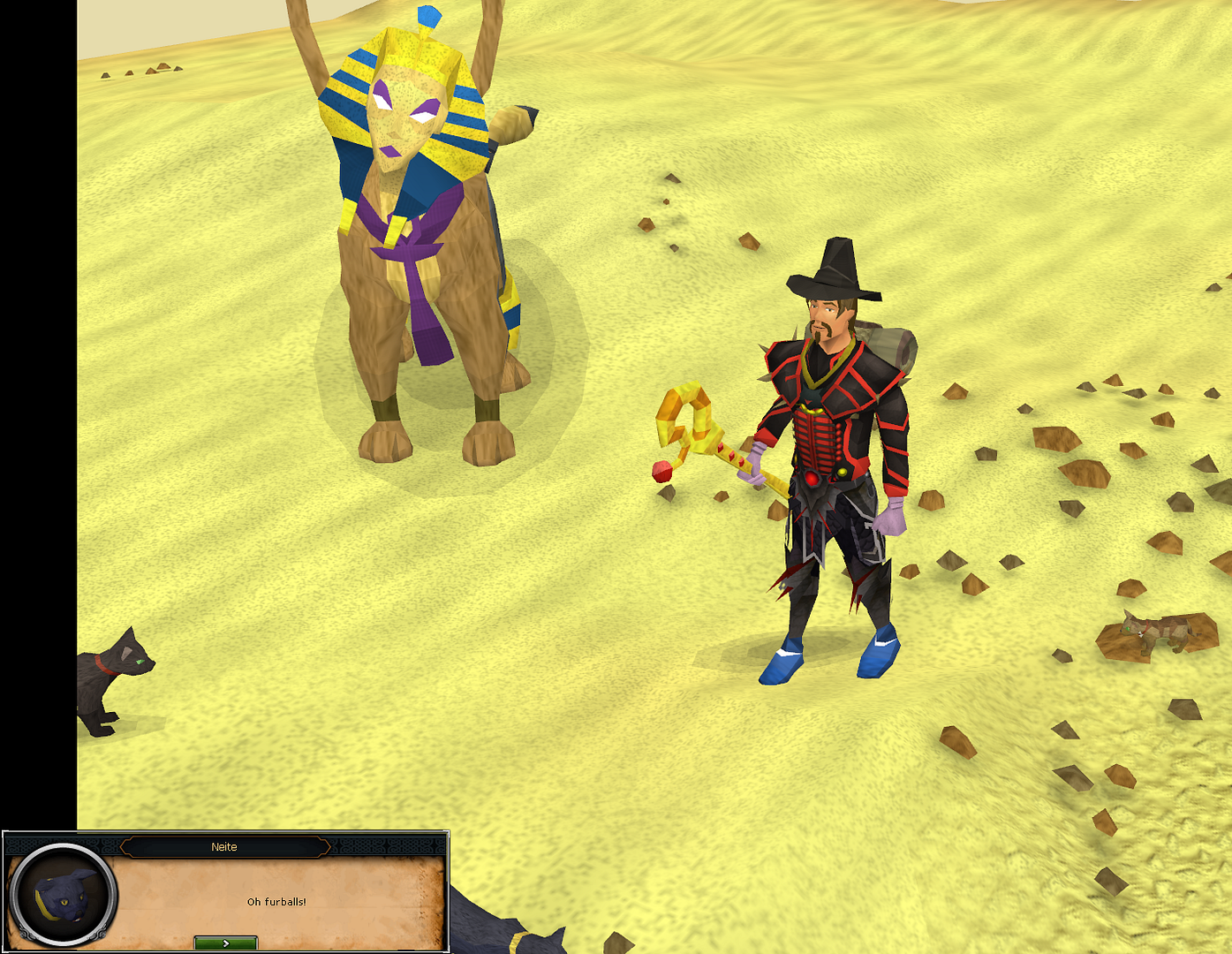Click the red orb tip of the sceptre

(x=661, y=473)
